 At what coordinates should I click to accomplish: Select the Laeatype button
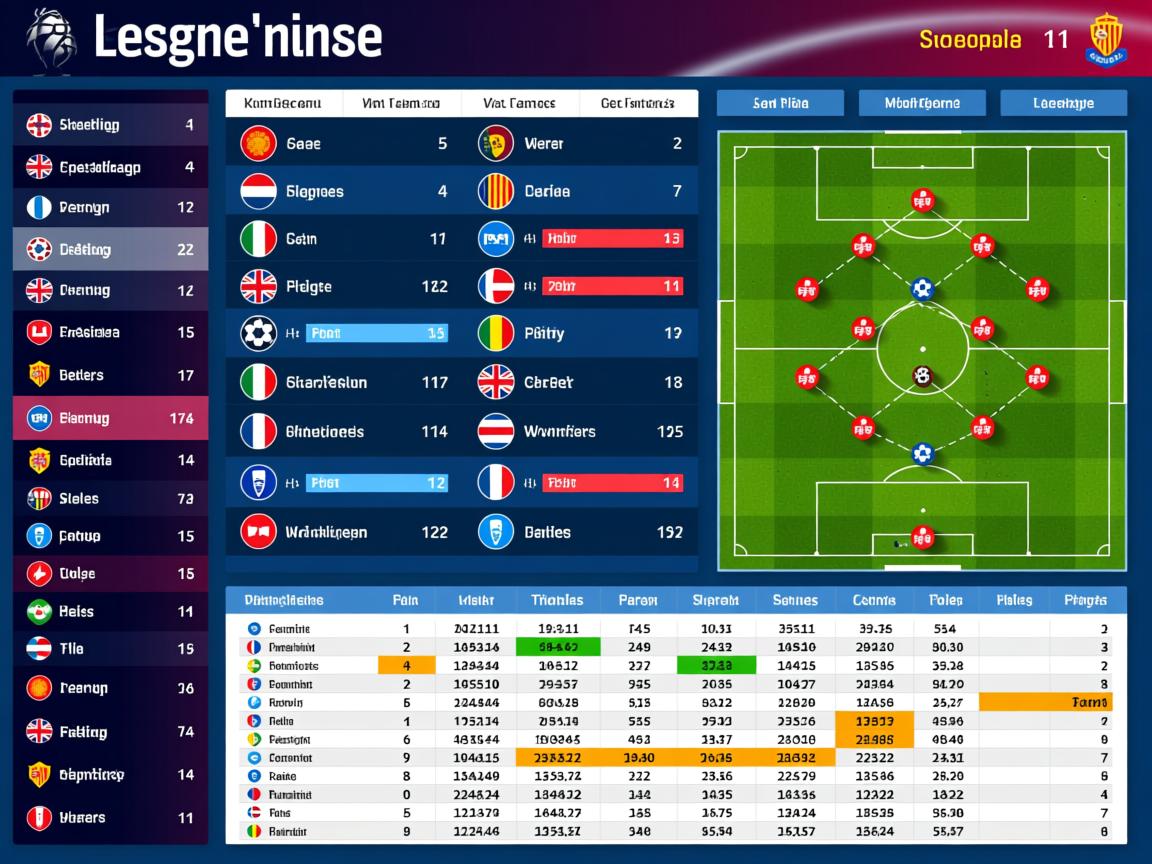pos(1063,103)
